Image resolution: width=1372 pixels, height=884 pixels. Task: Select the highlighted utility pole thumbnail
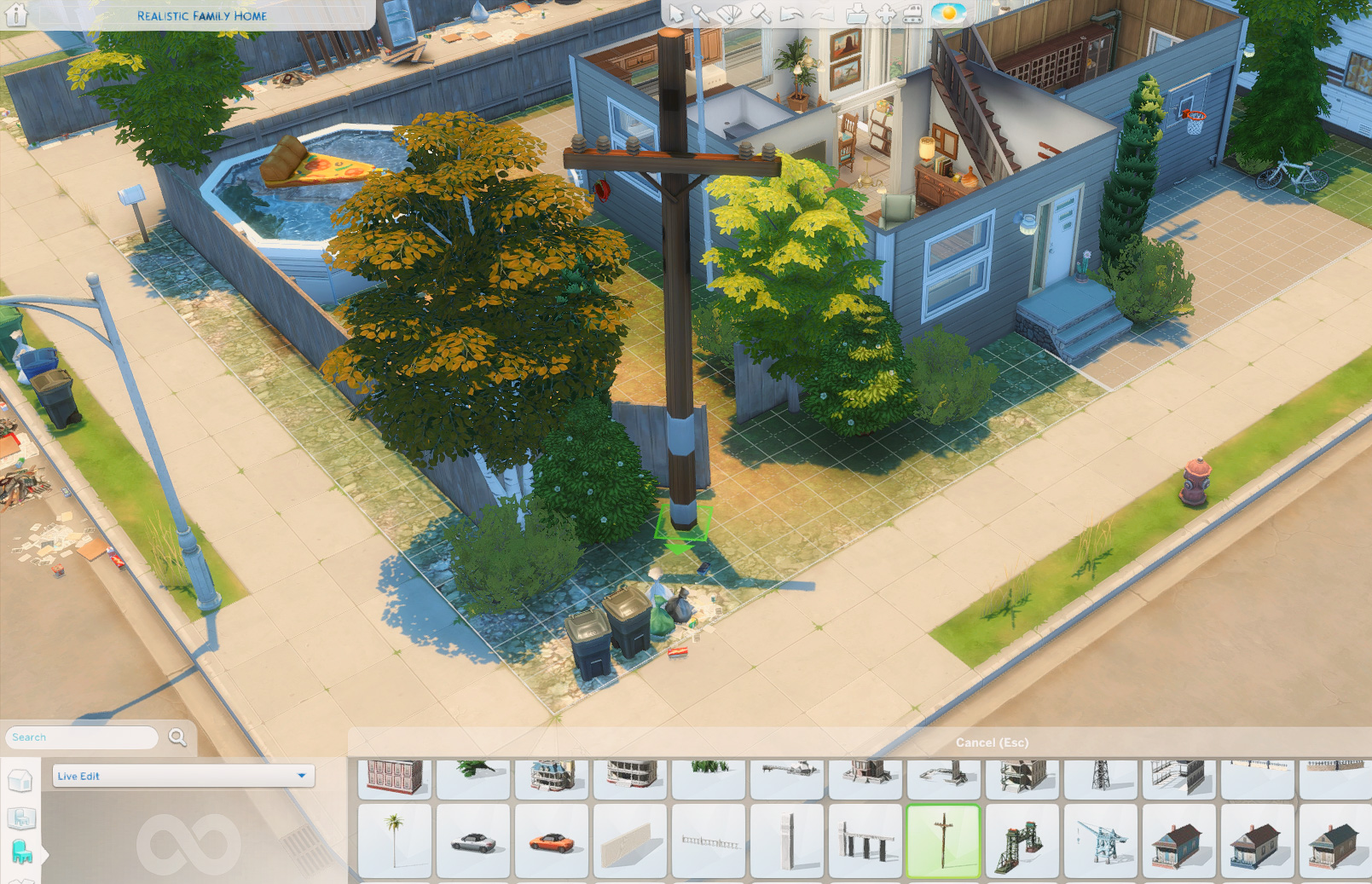pos(943,841)
